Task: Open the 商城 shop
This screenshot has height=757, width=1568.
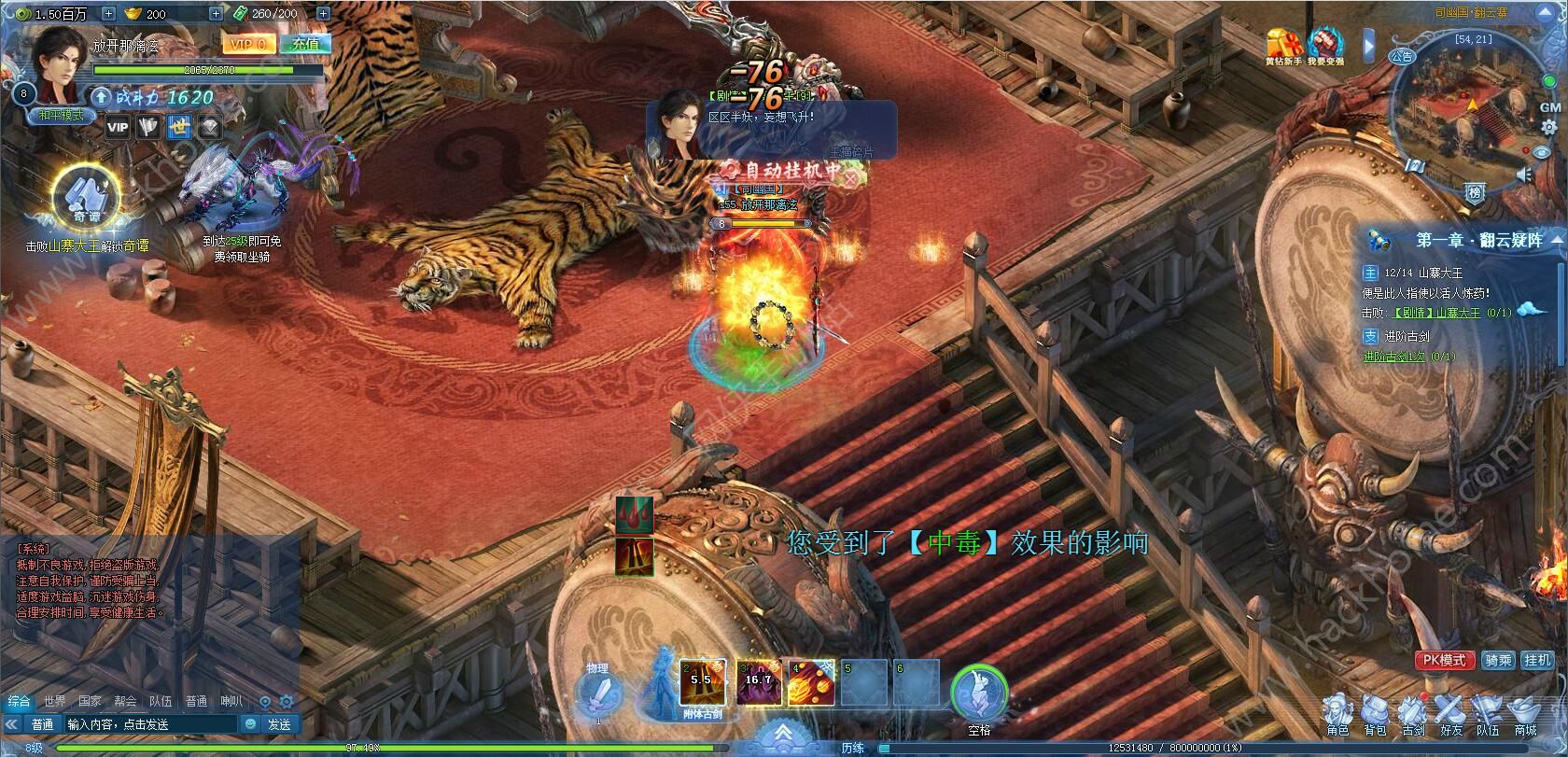Action: tap(1525, 712)
